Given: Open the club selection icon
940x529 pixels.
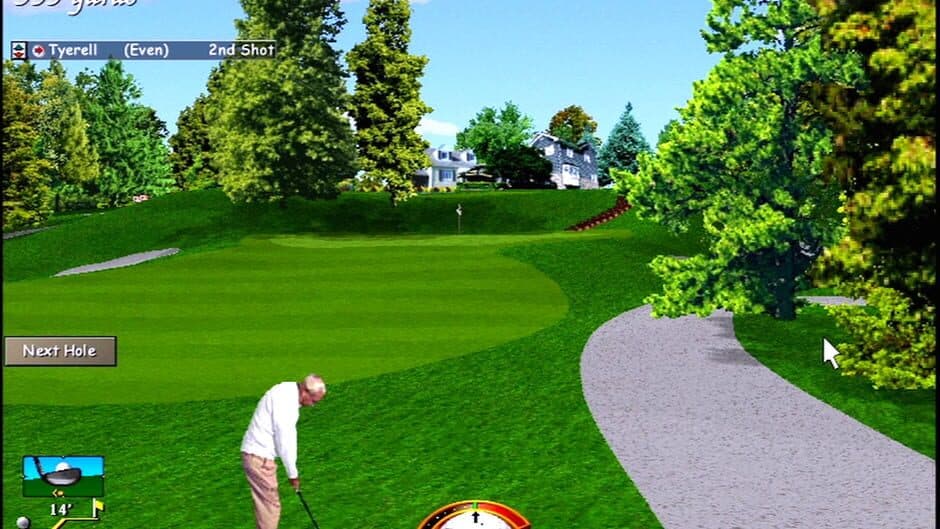Looking at the screenshot, I should (x=63, y=475).
